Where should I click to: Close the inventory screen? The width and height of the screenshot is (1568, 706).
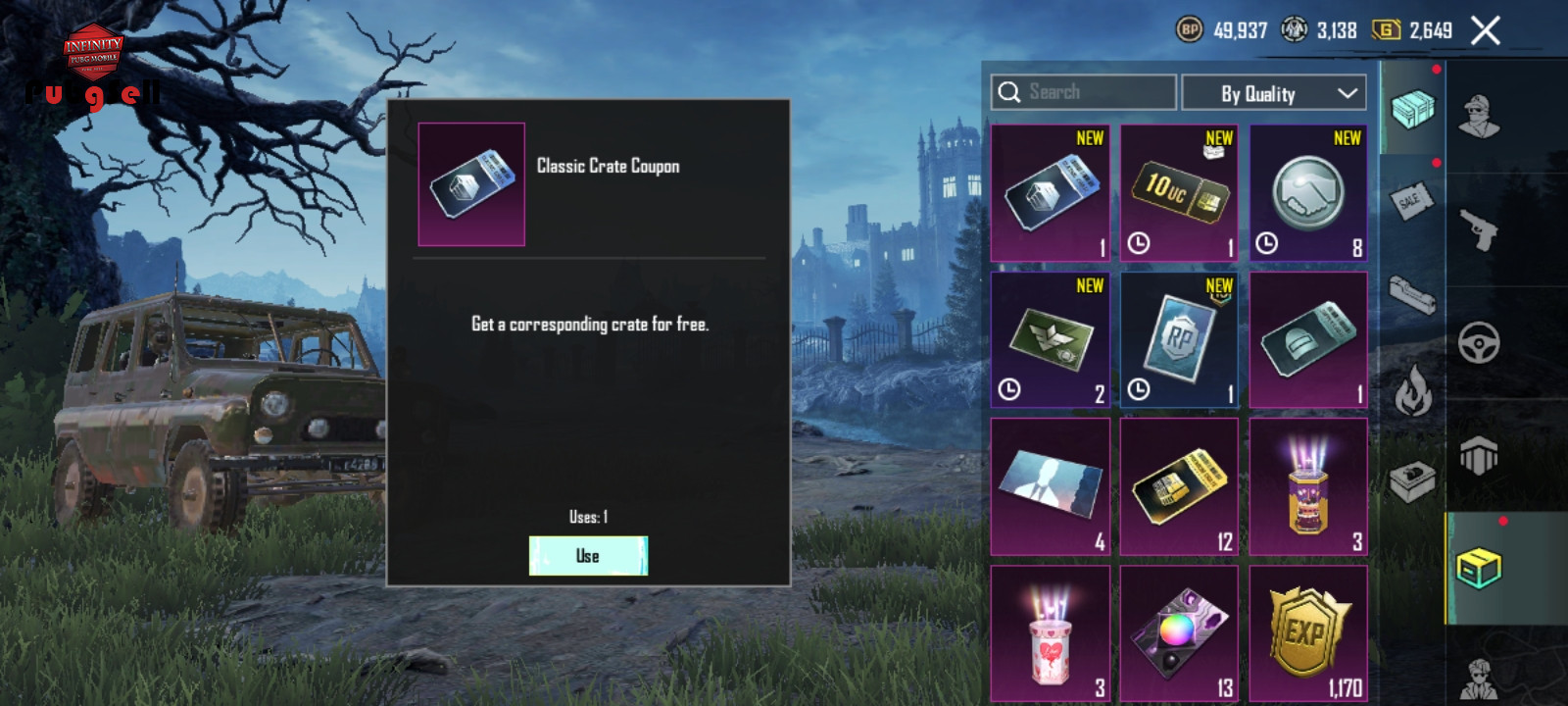1486,31
